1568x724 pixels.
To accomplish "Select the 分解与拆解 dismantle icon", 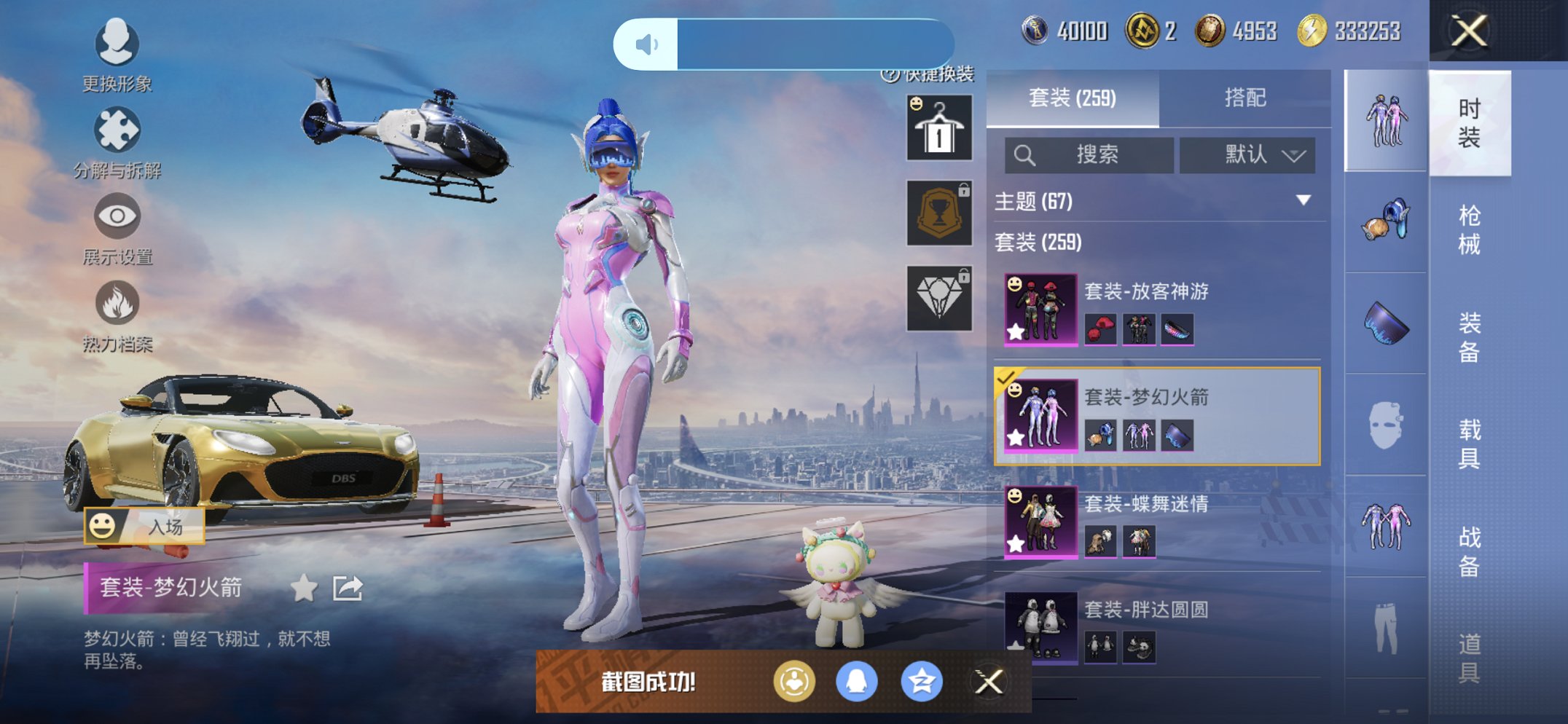I will click(117, 130).
